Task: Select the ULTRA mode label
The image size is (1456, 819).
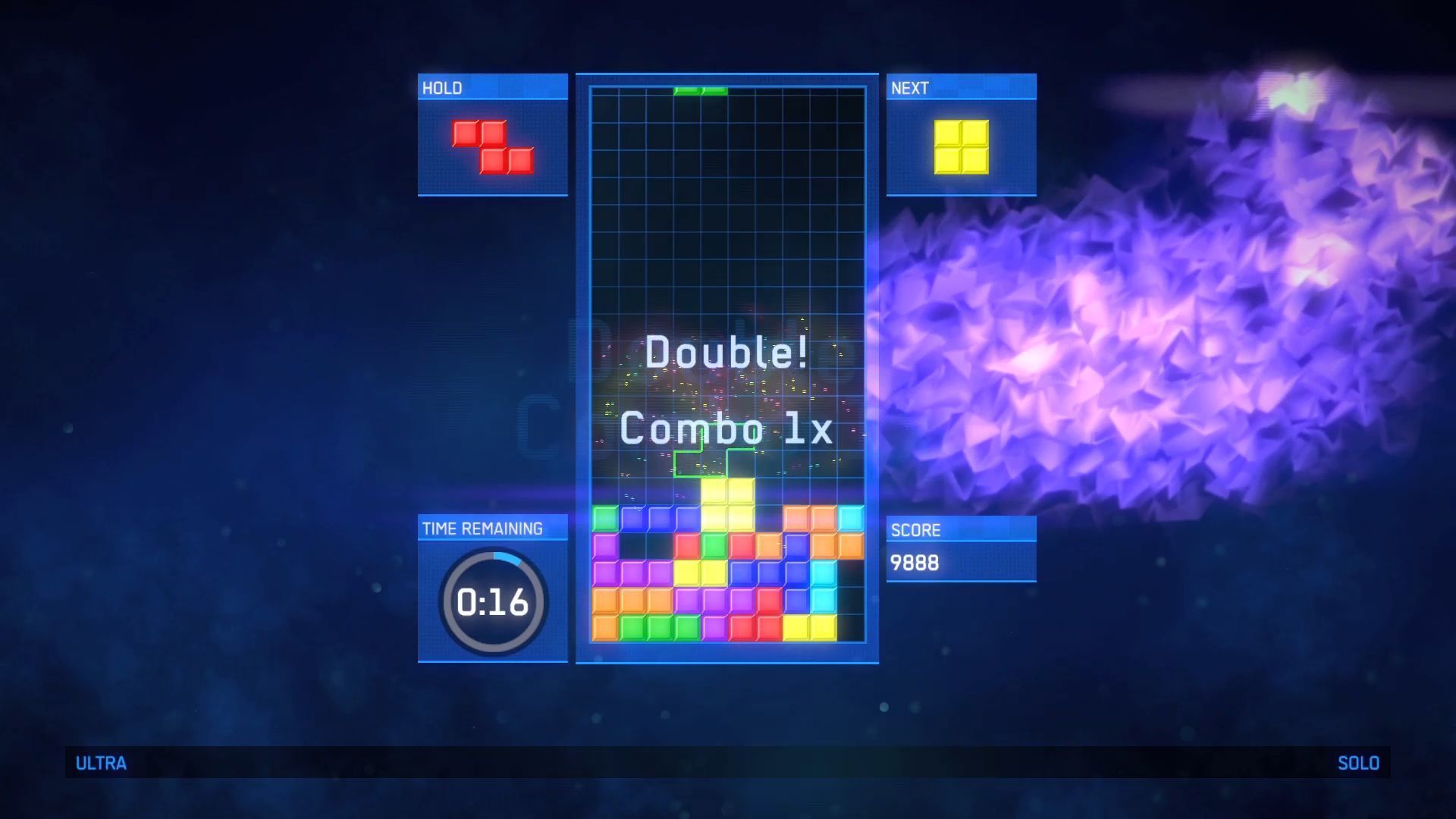Action: (101, 764)
